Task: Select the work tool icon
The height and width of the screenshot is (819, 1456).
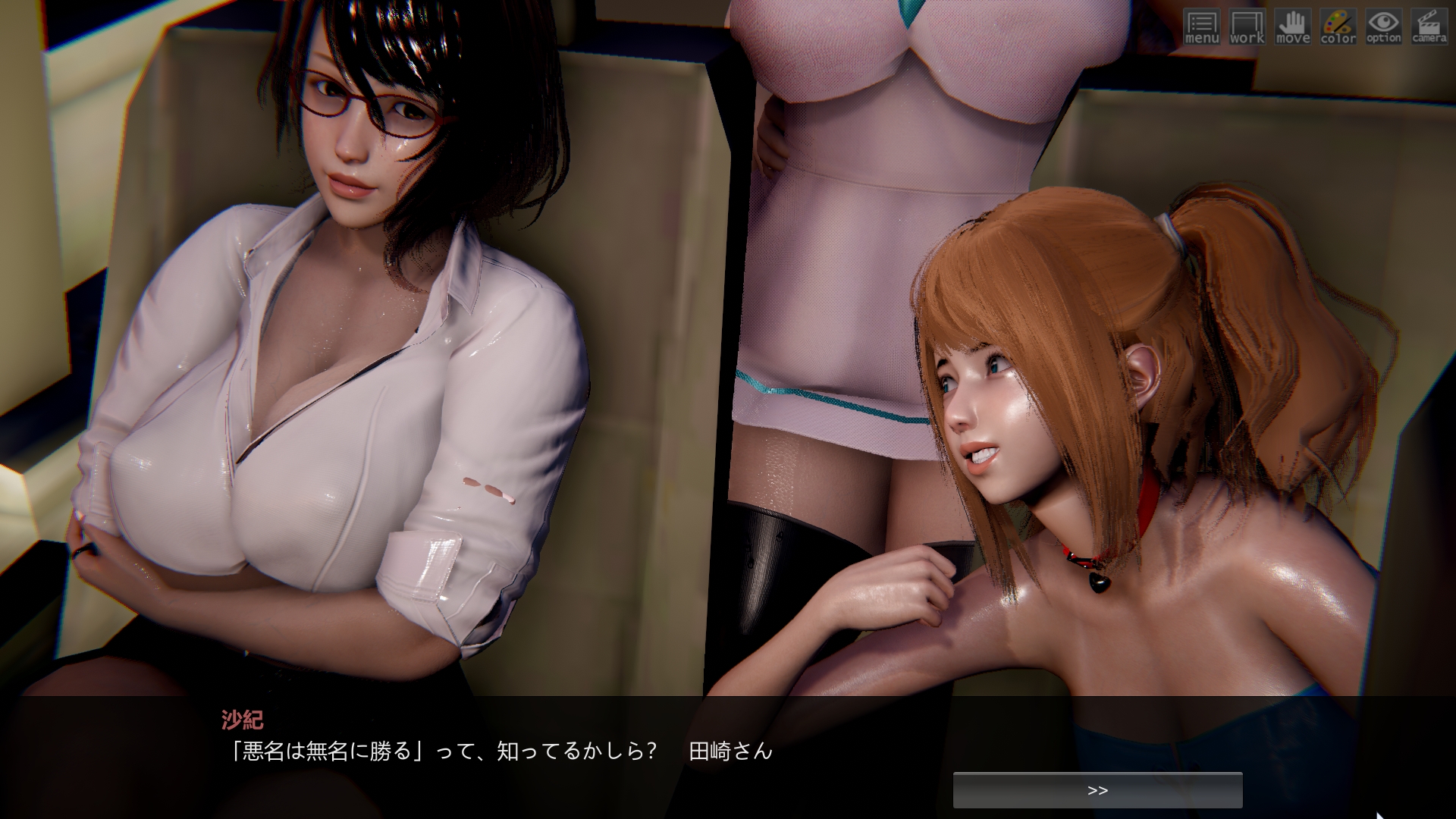Action: click(1247, 27)
